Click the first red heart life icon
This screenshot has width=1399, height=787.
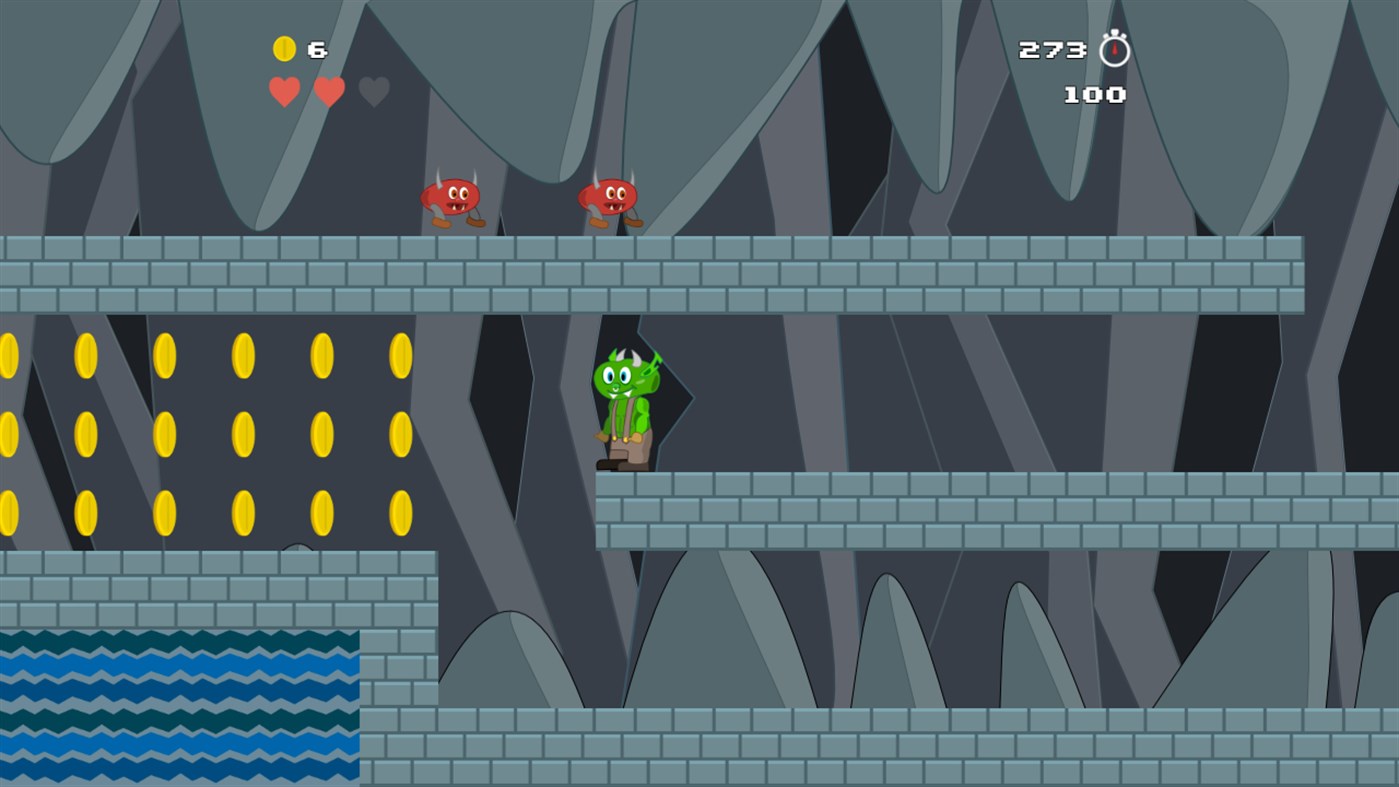point(284,91)
